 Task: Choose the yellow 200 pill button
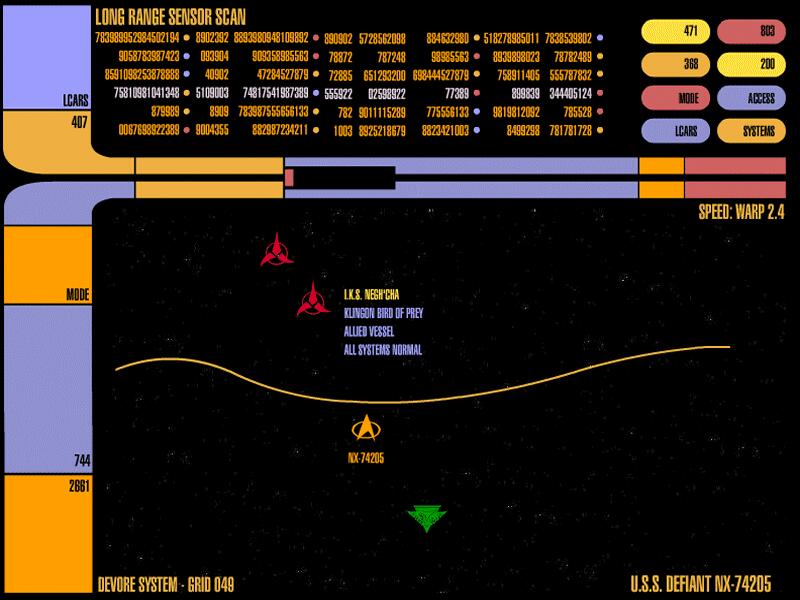pyautogui.click(x=752, y=66)
